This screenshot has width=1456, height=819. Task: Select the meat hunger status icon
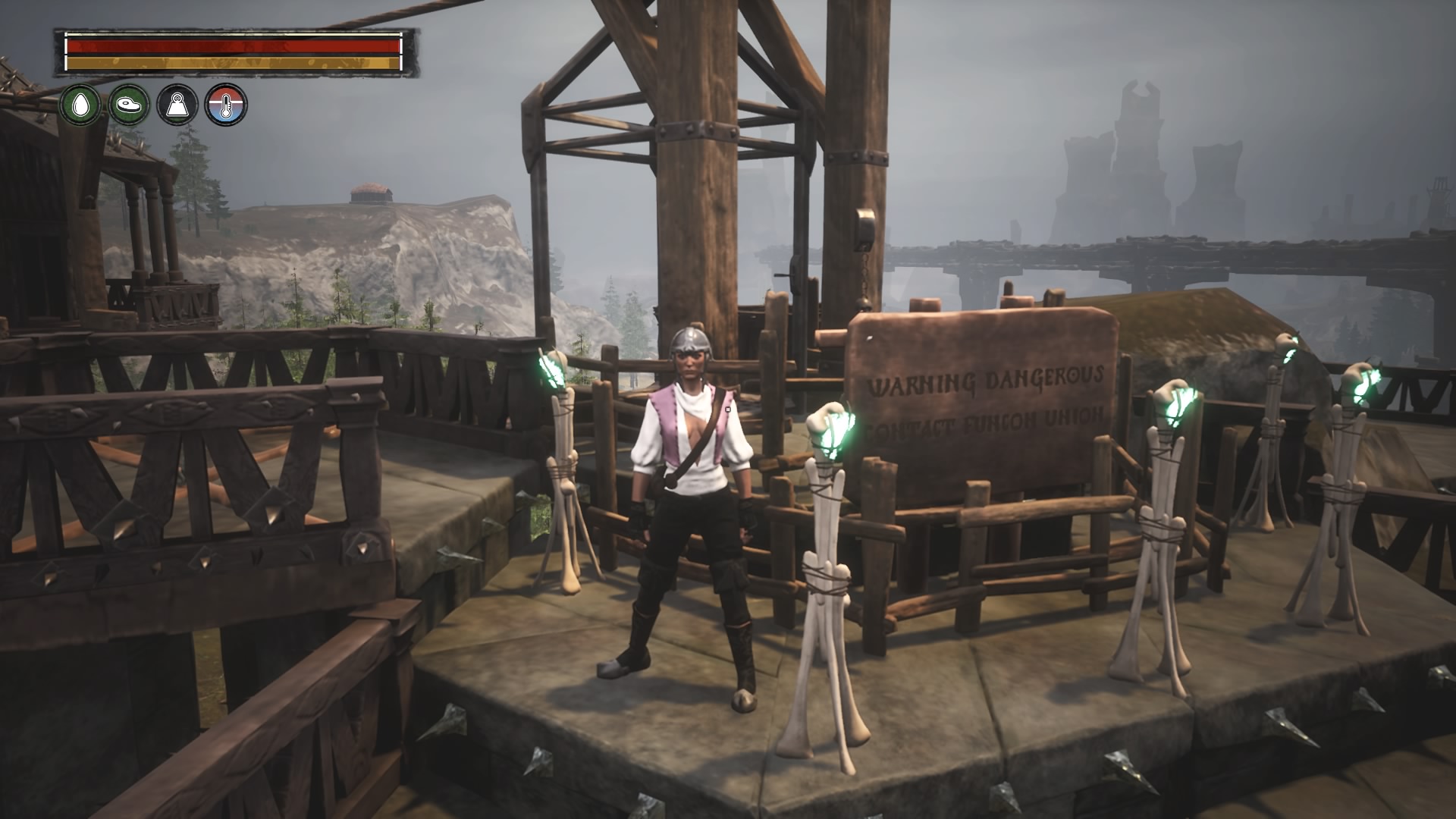coord(129,105)
